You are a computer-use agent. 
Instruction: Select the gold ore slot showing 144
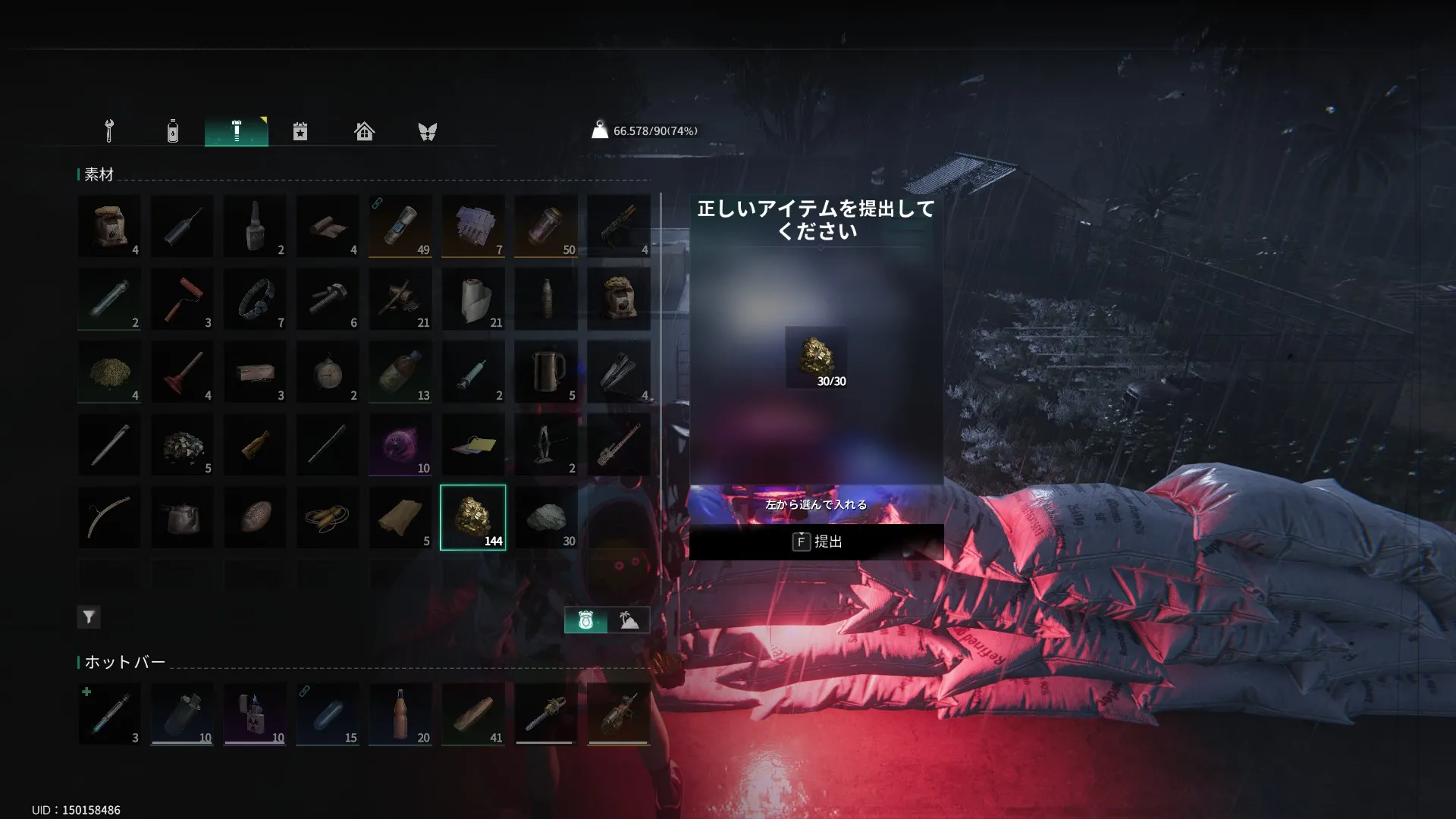coord(472,518)
